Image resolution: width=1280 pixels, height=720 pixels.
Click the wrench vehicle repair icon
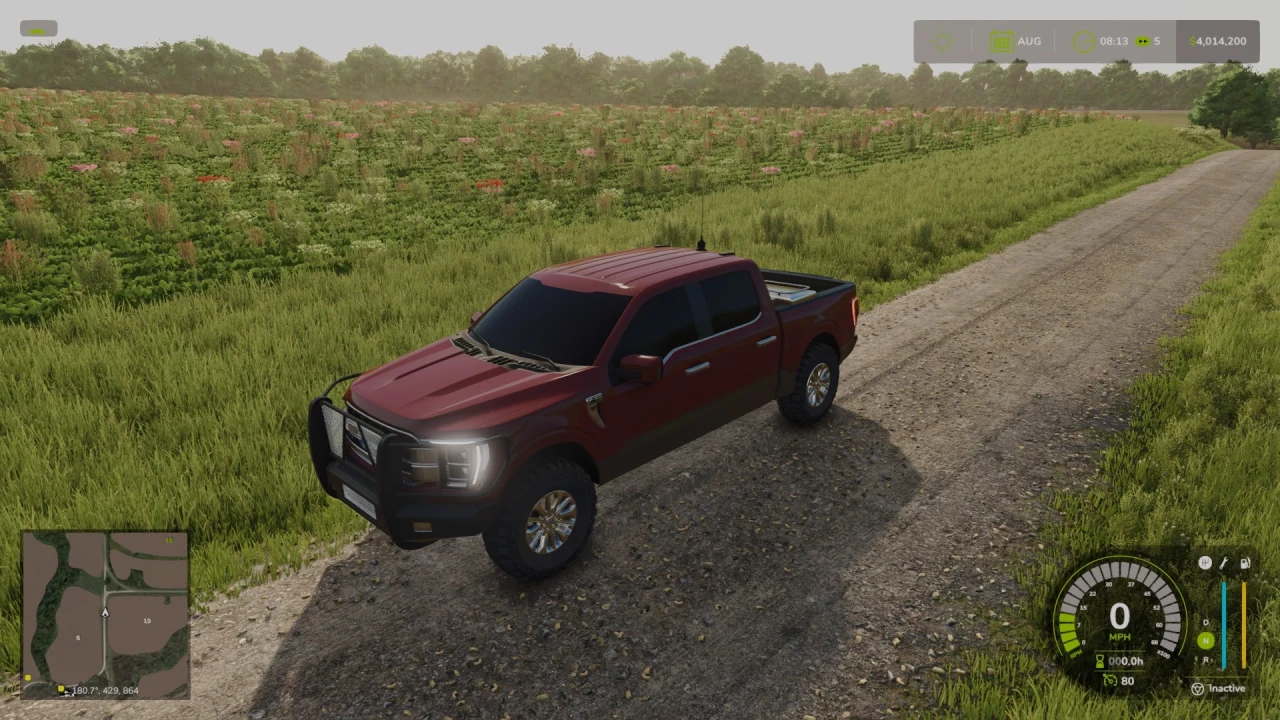point(1224,563)
